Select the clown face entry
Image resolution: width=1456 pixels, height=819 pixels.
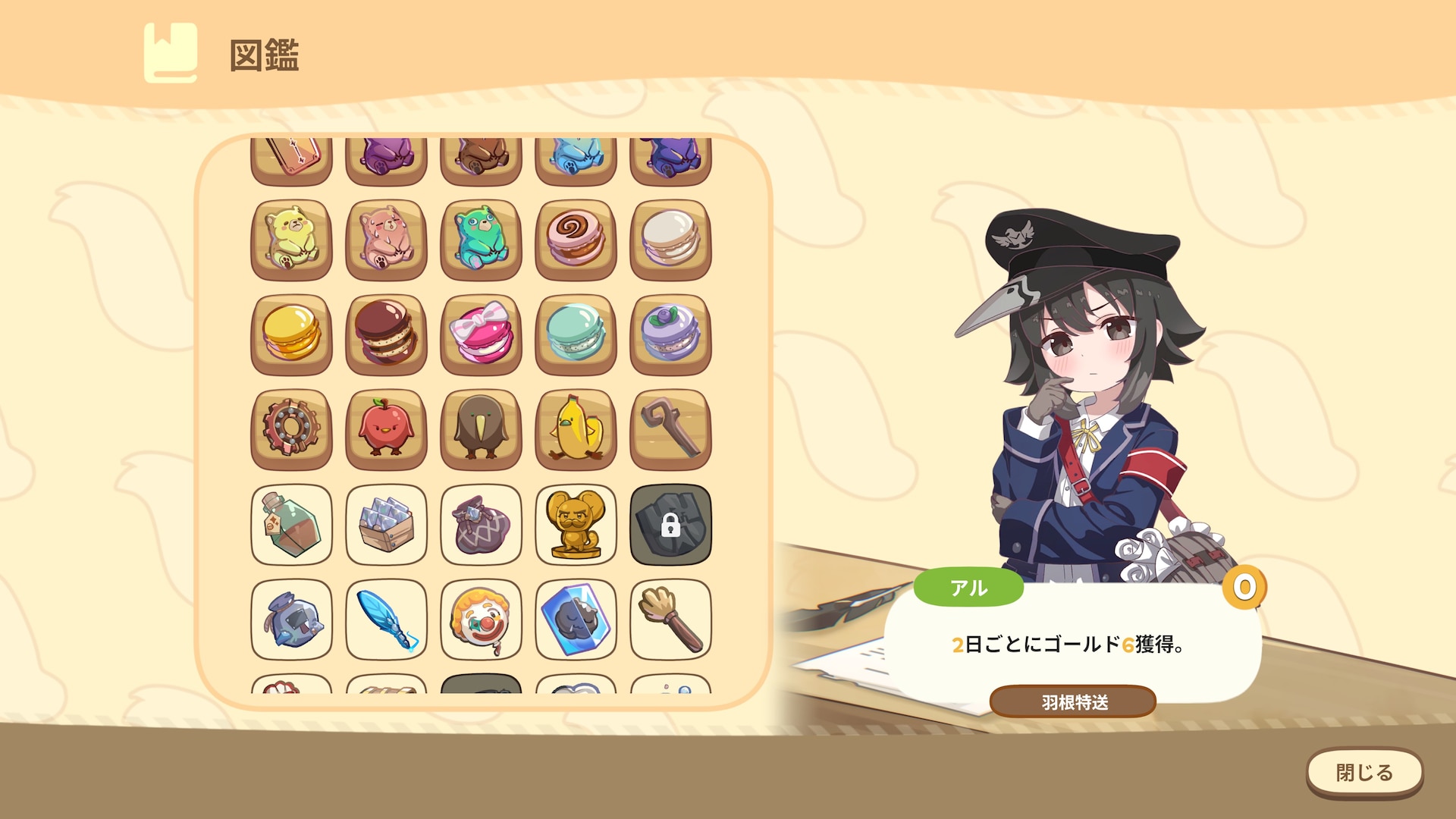[x=481, y=619]
